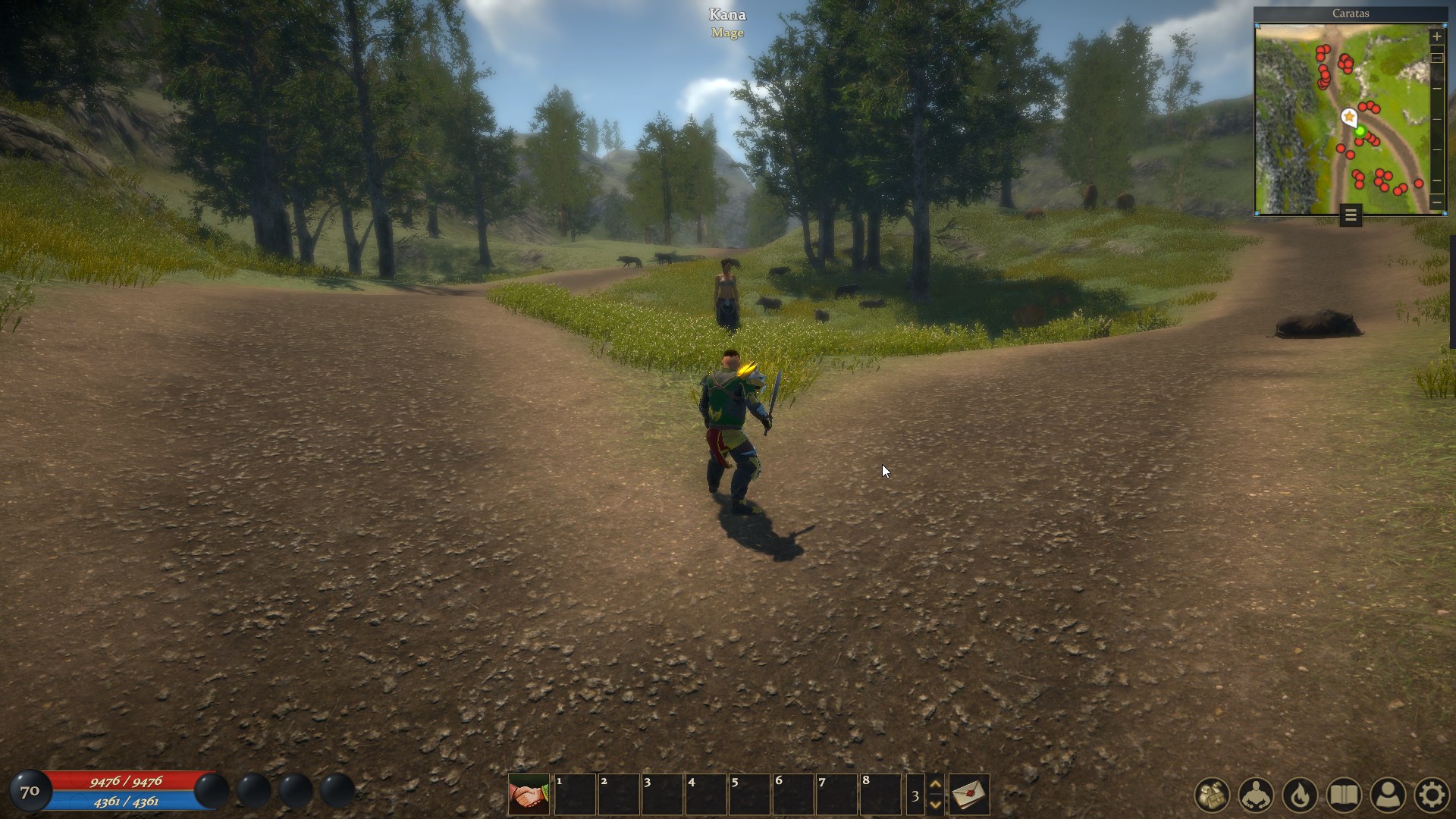Switch to the previous hotbar page
The width and height of the screenshot is (1456, 819).
coord(936,785)
